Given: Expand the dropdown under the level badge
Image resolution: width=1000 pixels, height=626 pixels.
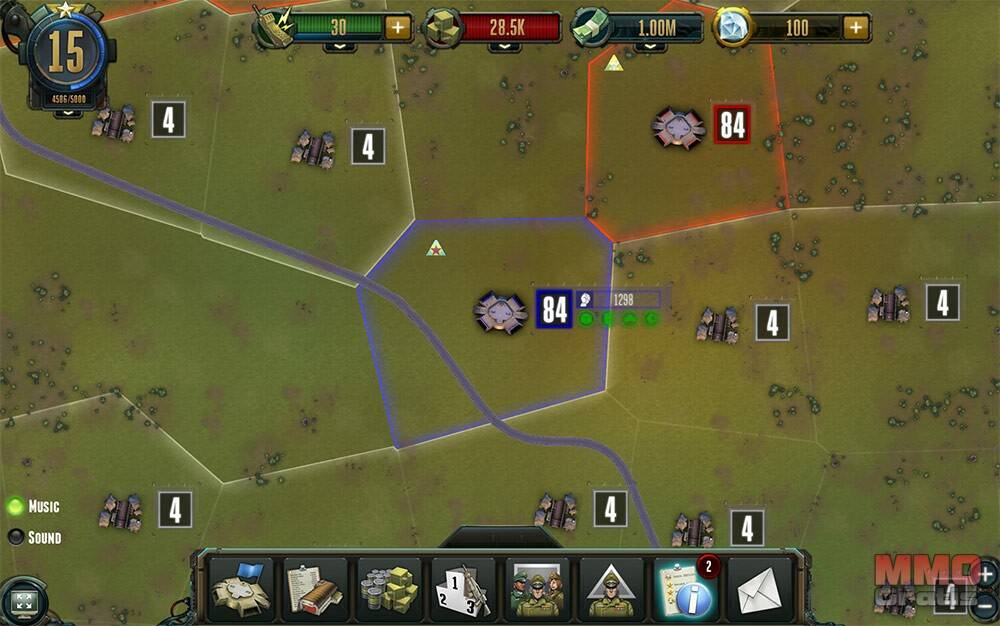Looking at the screenshot, I should (x=67, y=113).
